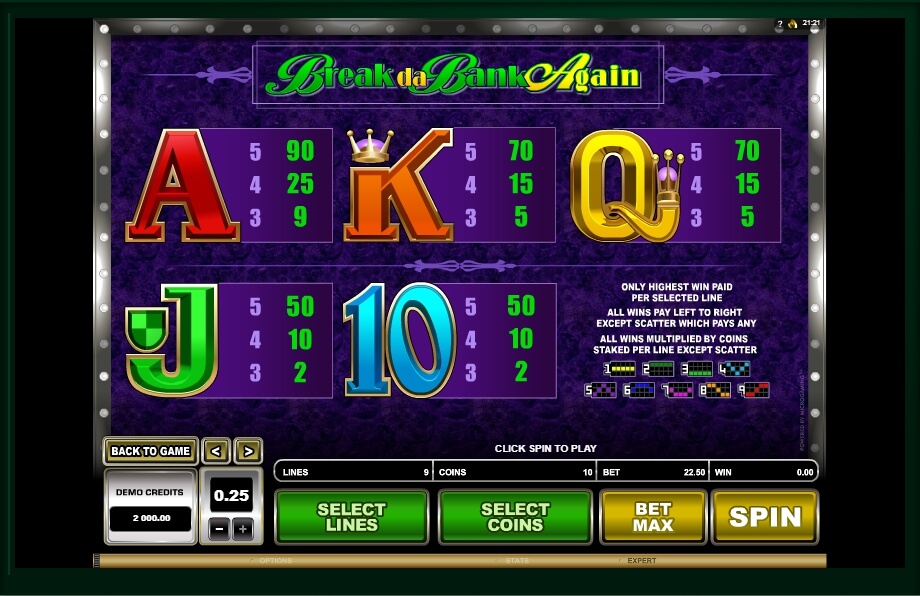
Task: Switch to Expert mode
Action: [x=642, y=561]
